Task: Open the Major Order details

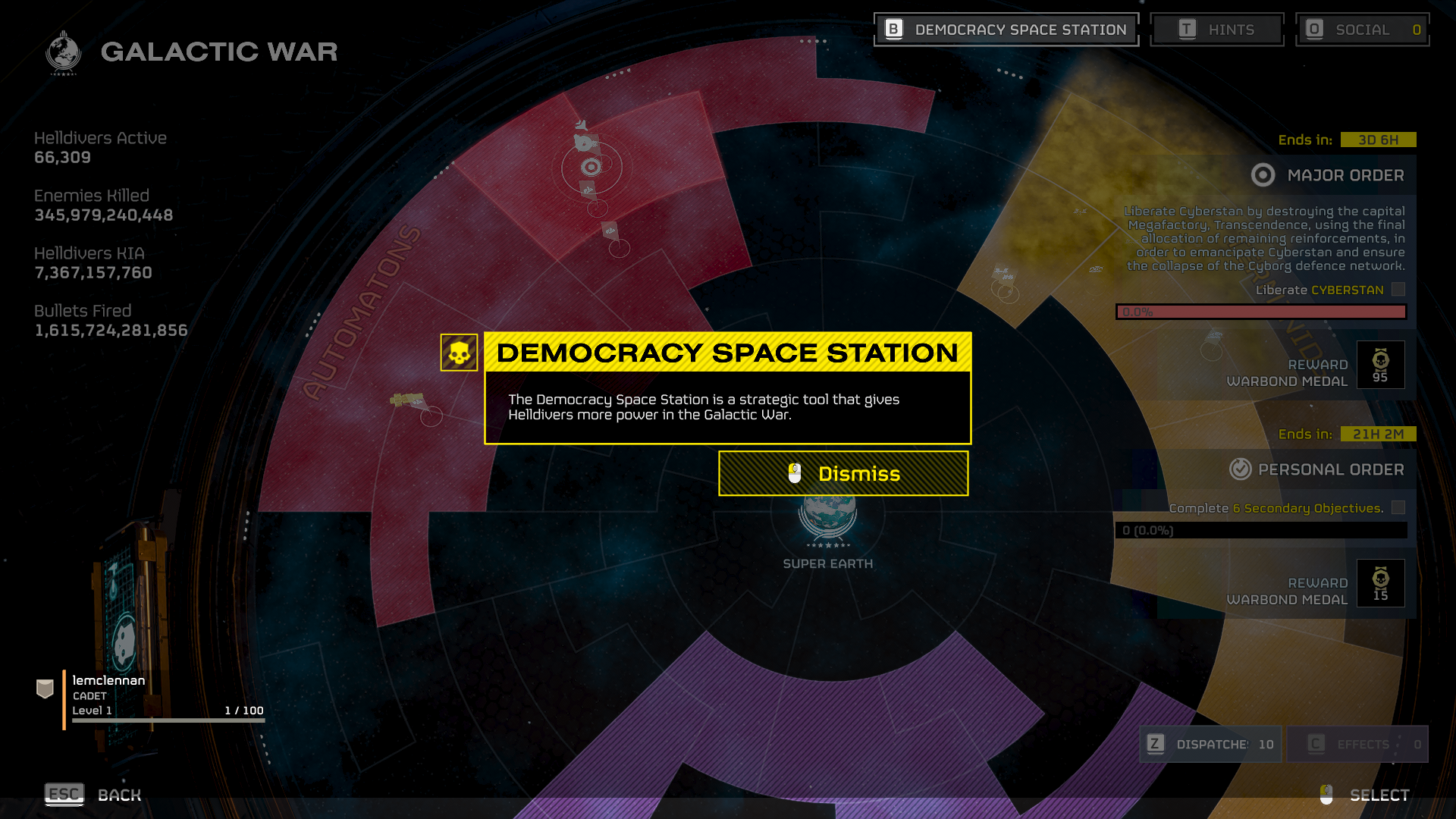Action: tap(1329, 175)
